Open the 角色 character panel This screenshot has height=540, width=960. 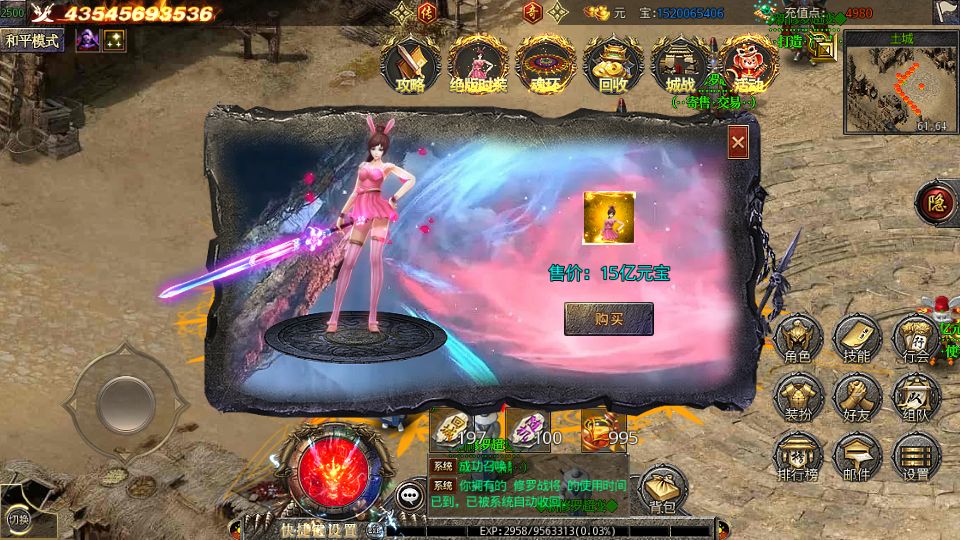798,339
